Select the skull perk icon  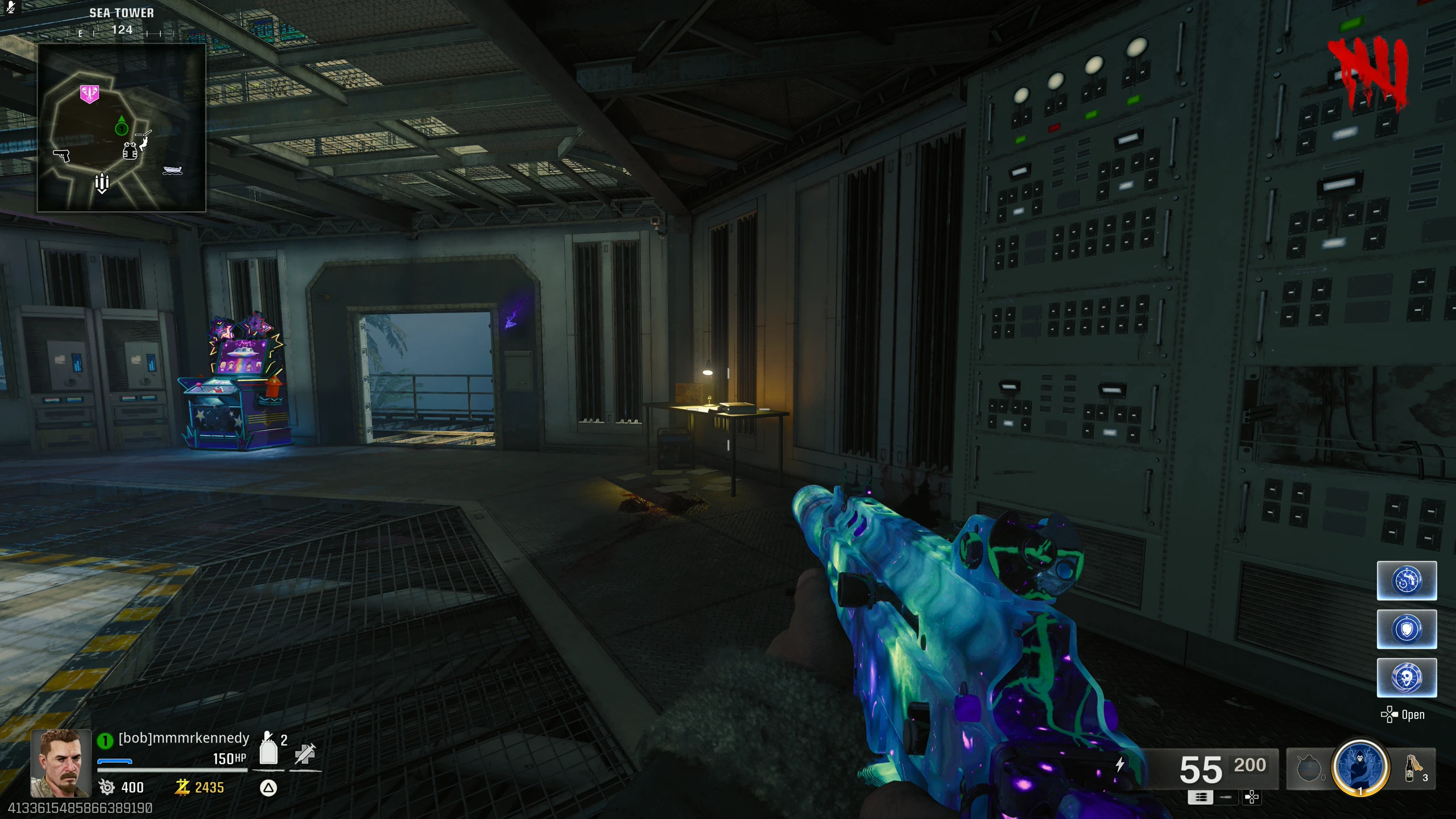(1407, 677)
